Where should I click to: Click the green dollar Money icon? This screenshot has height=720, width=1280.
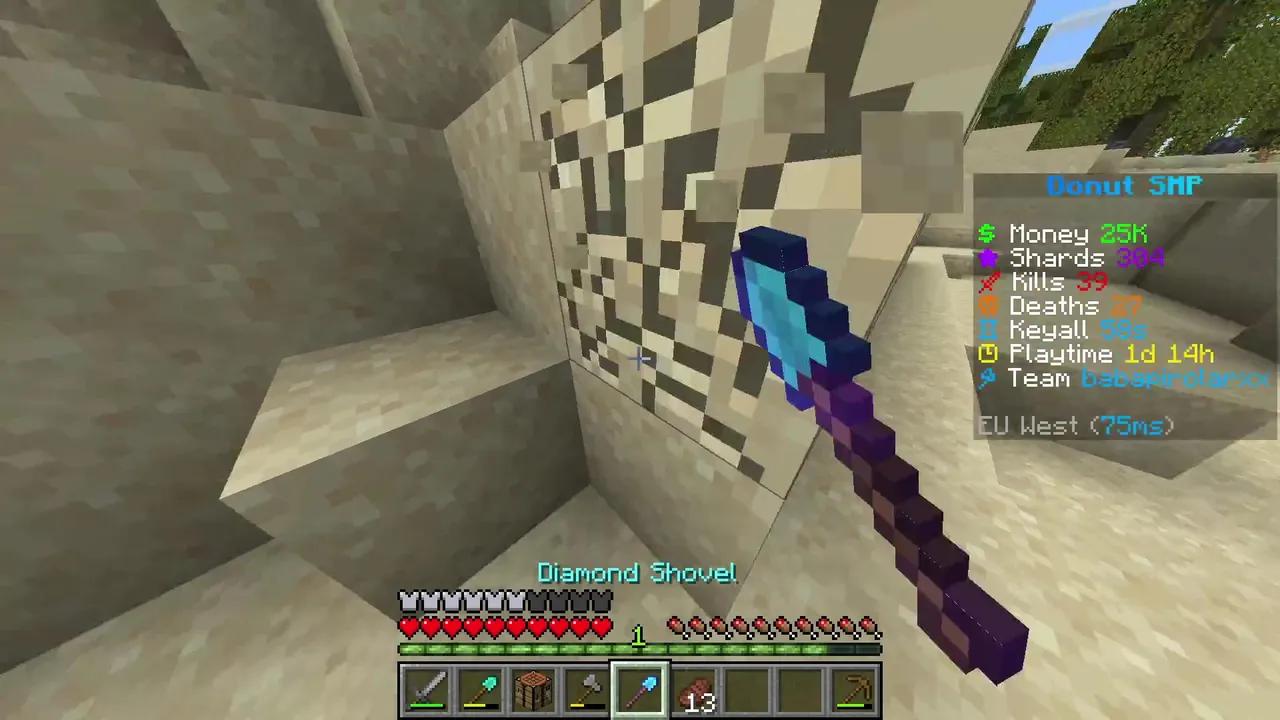coord(986,233)
